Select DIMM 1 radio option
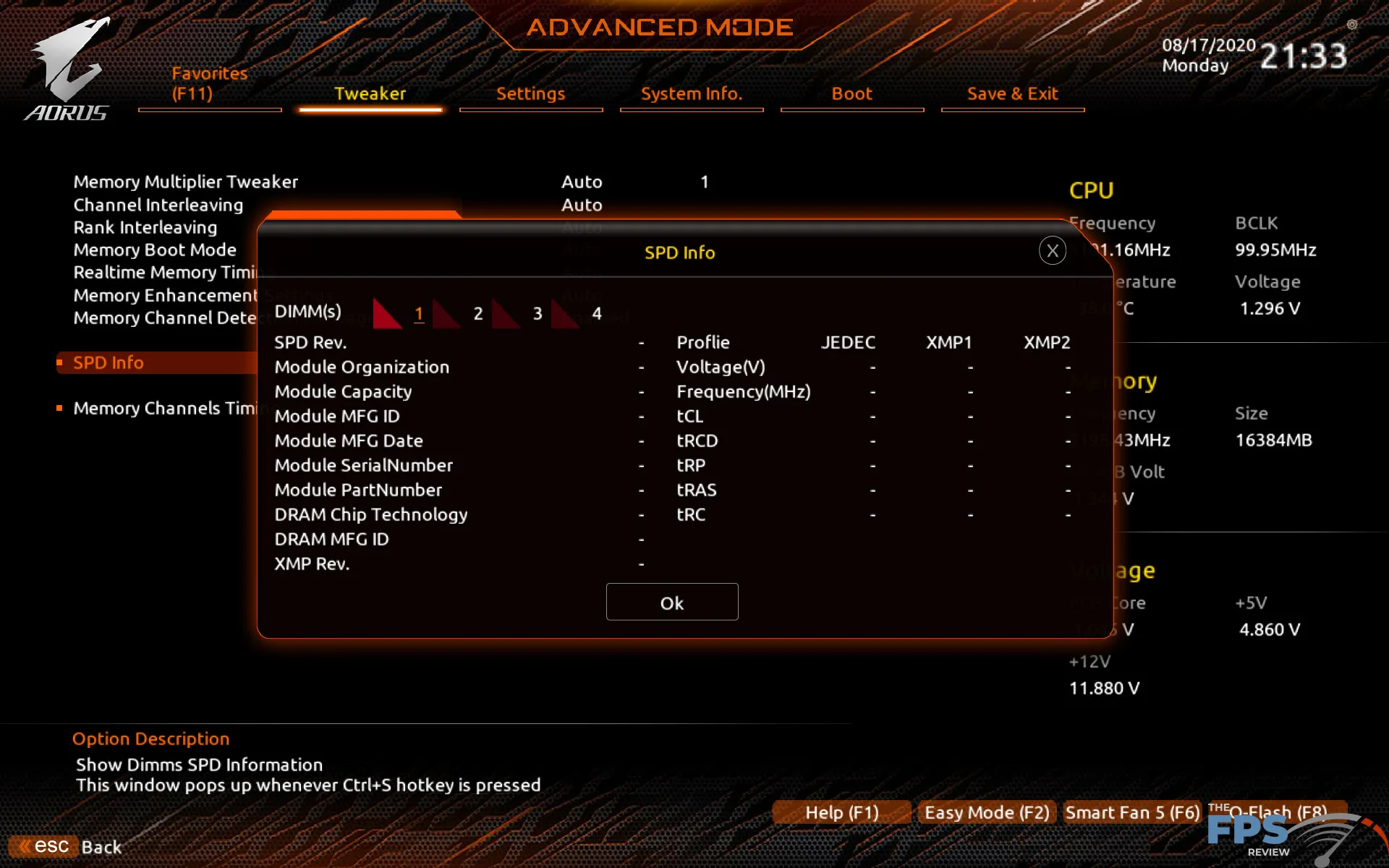Image resolution: width=1389 pixels, height=868 pixels. click(x=419, y=313)
